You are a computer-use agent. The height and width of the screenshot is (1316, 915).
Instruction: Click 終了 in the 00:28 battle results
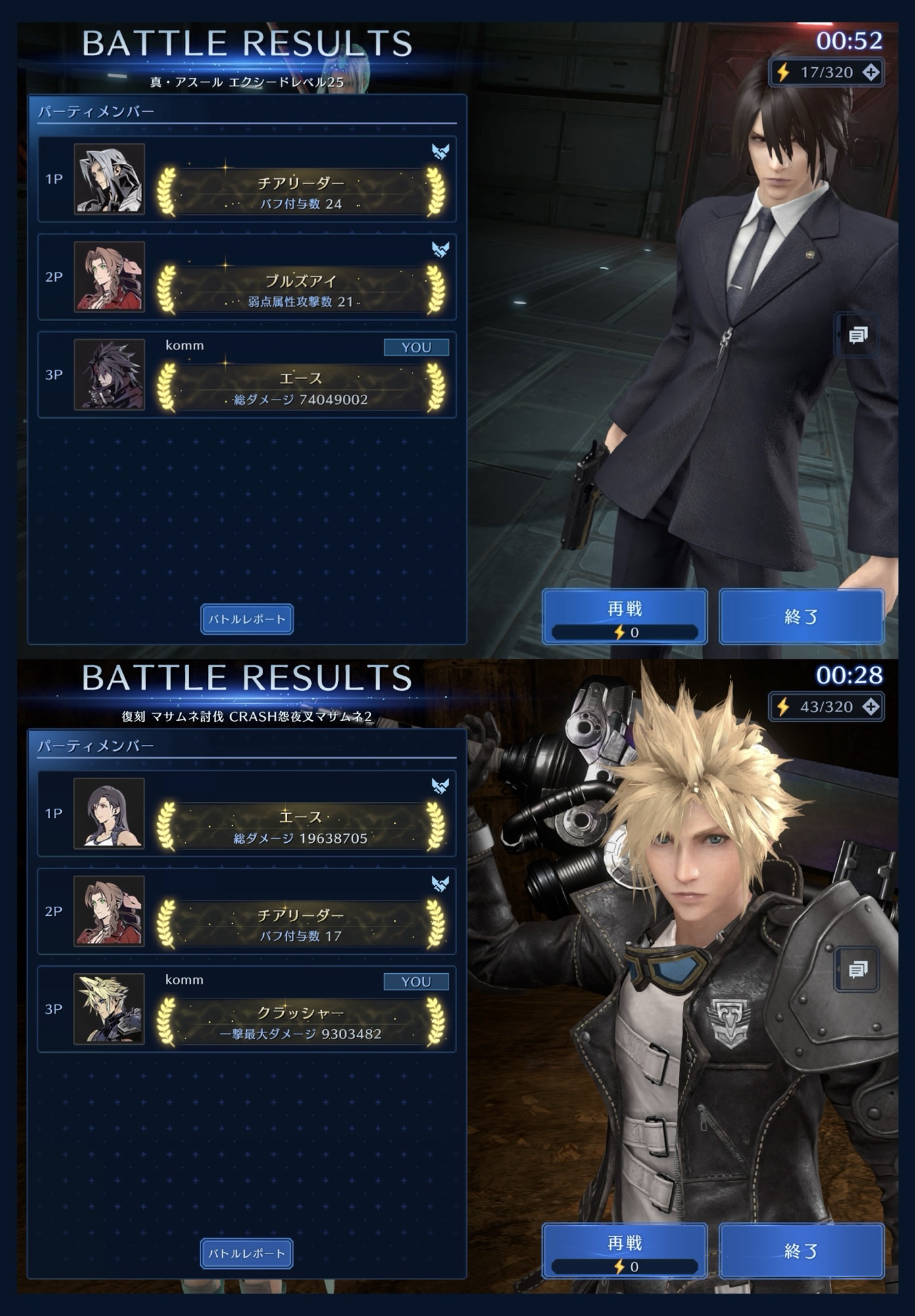tap(801, 1251)
